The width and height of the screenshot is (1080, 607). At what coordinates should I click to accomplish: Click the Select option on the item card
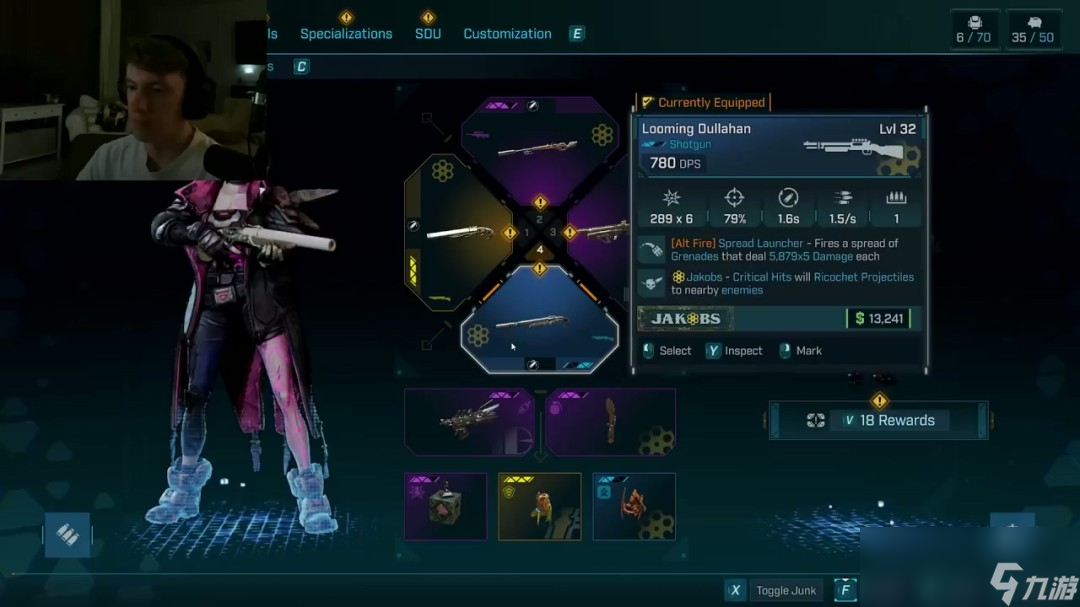click(675, 351)
